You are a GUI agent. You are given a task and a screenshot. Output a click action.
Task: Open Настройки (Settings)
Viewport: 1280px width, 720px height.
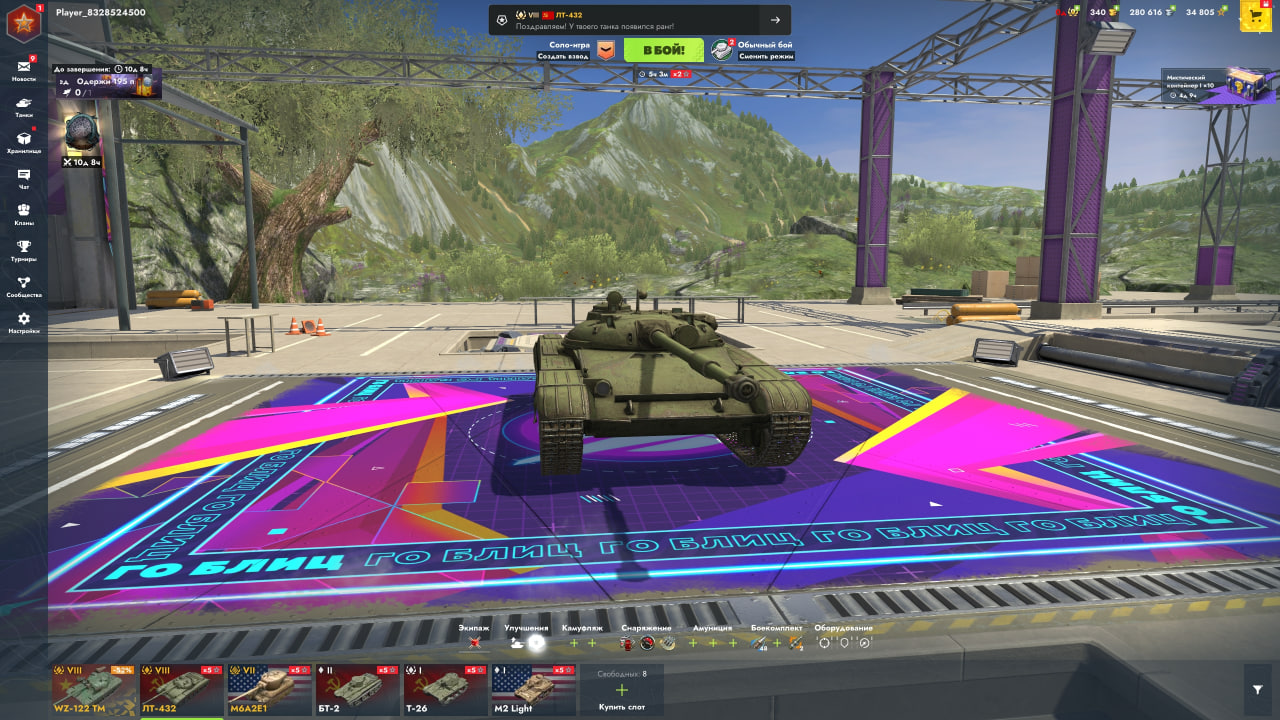click(x=24, y=322)
